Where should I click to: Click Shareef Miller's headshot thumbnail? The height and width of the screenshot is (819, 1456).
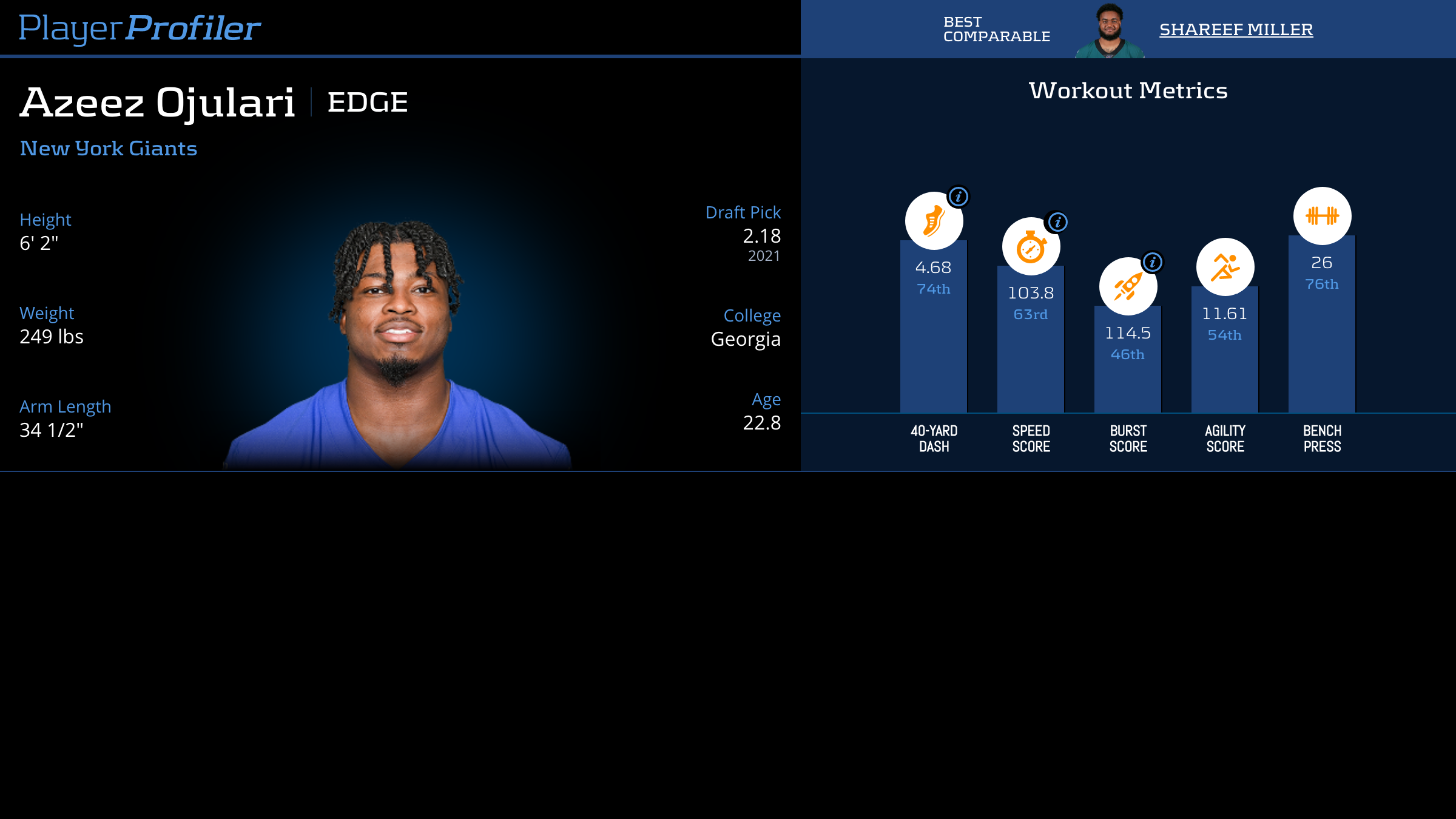pos(1110,32)
